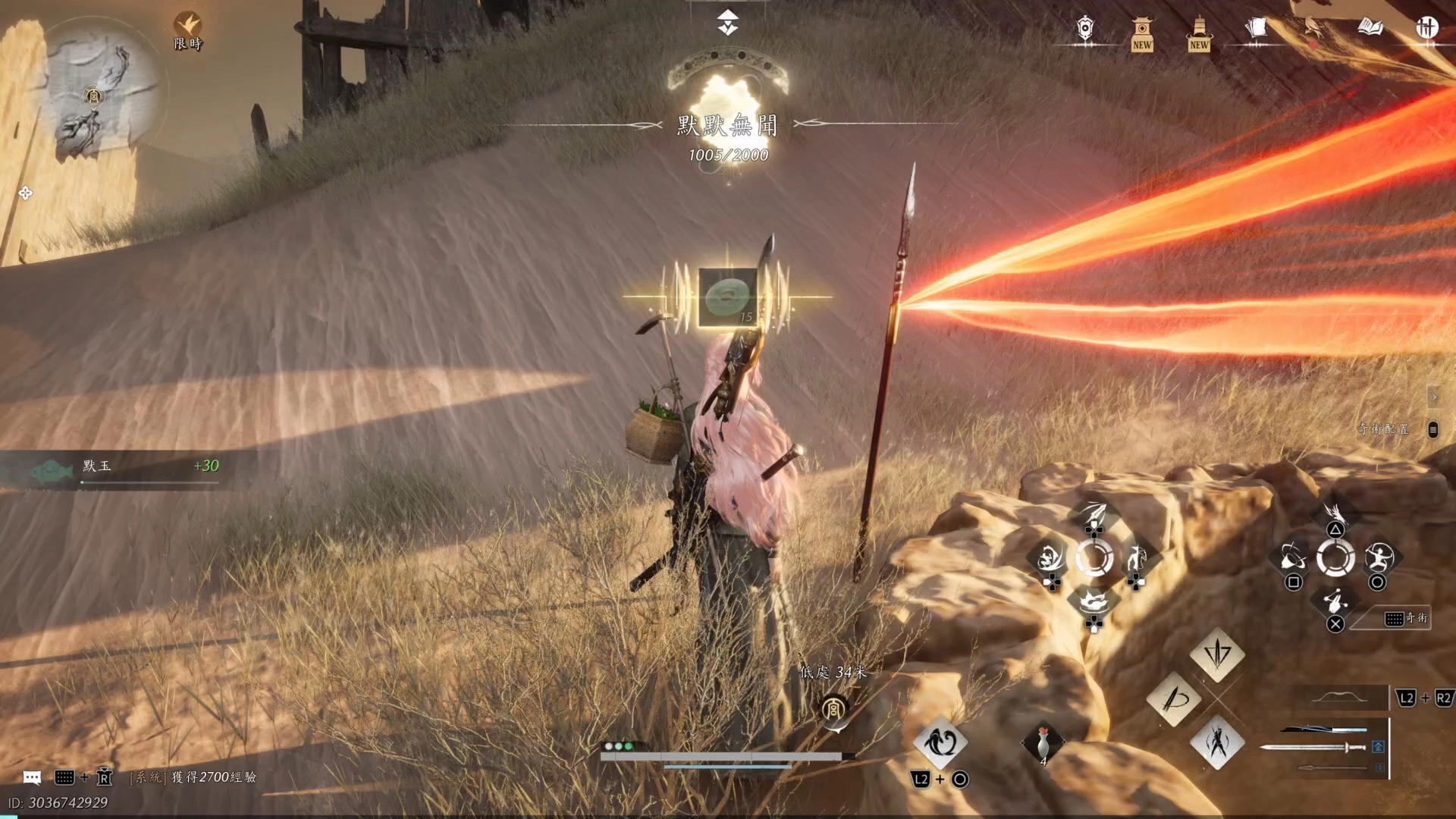Open the stacked papers icon
Screen dimensions: 1456x819
point(1256,29)
